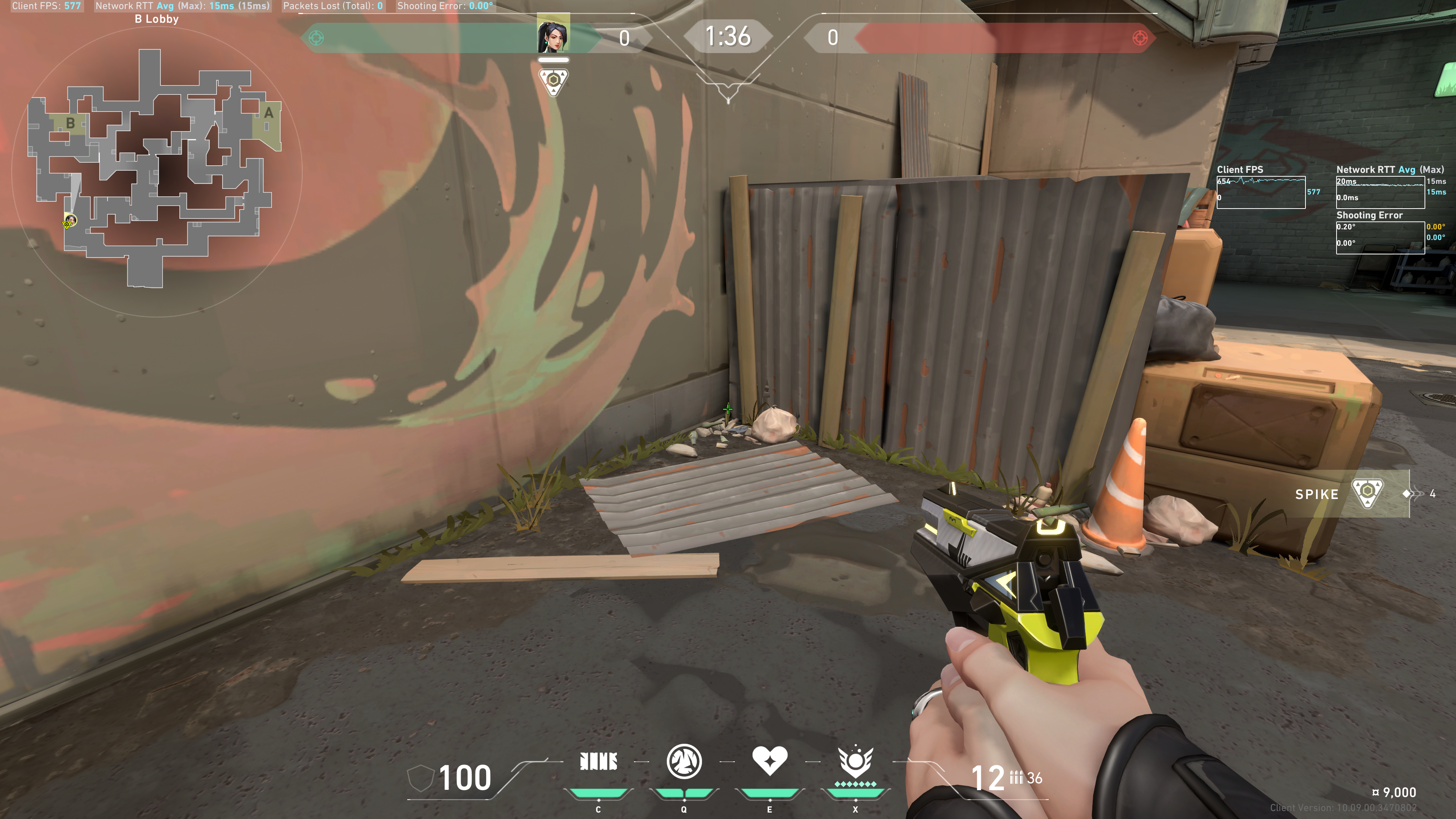Click the player location icon on minimap
Image resolution: width=1456 pixels, height=819 pixels.
pyautogui.click(x=69, y=221)
